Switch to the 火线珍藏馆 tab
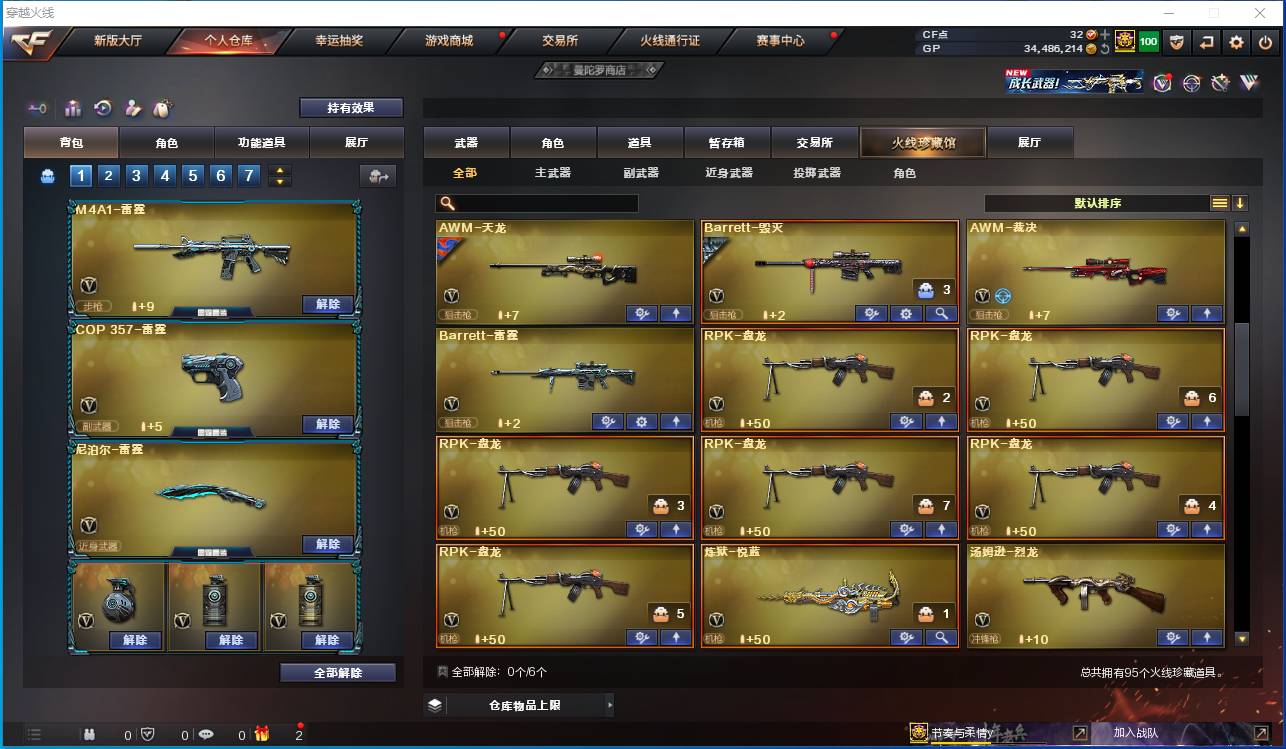Image resolution: width=1286 pixels, height=749 pixels. (921, 141)
